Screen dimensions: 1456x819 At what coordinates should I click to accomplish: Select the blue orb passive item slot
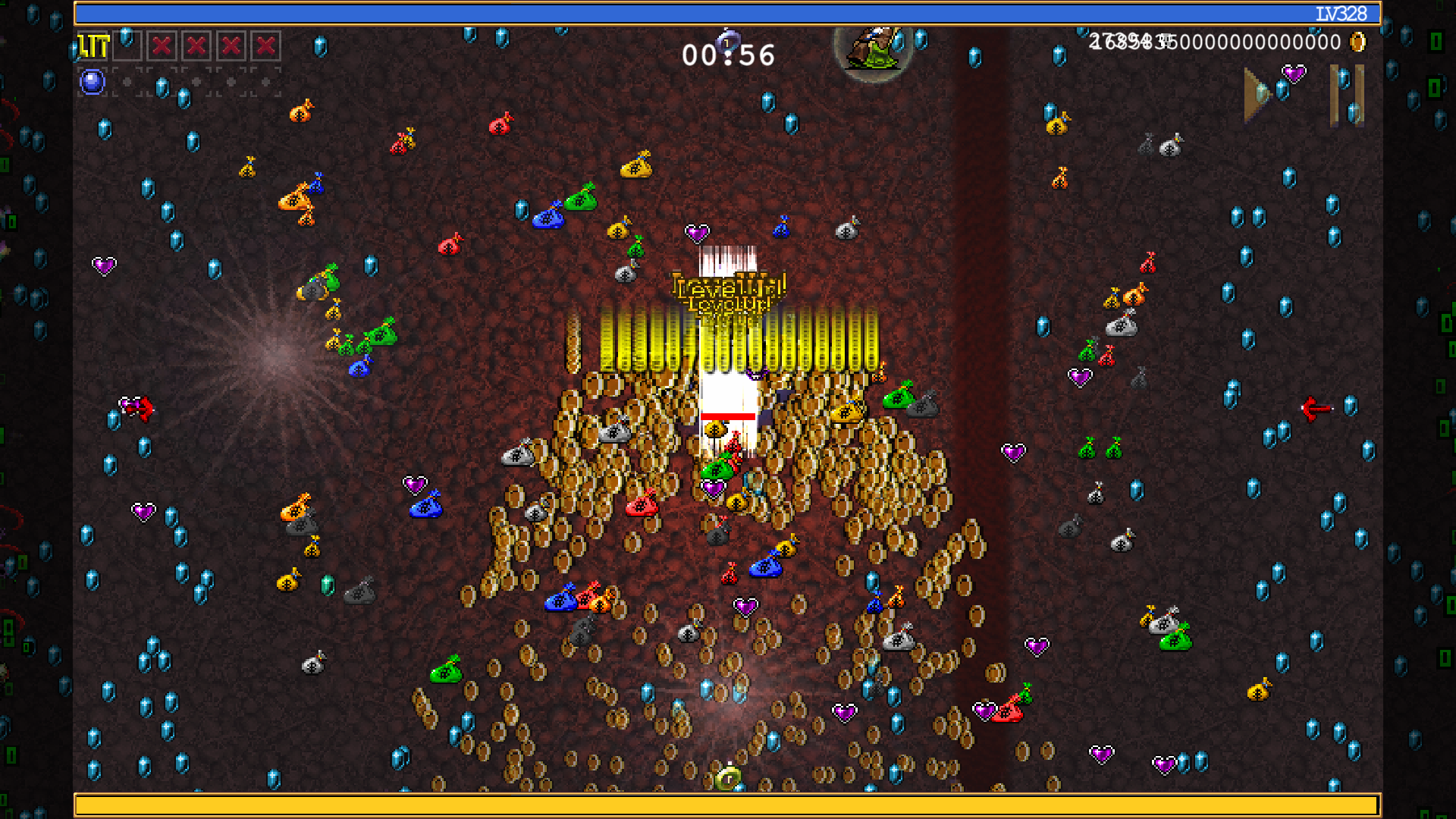click(93, 82)
